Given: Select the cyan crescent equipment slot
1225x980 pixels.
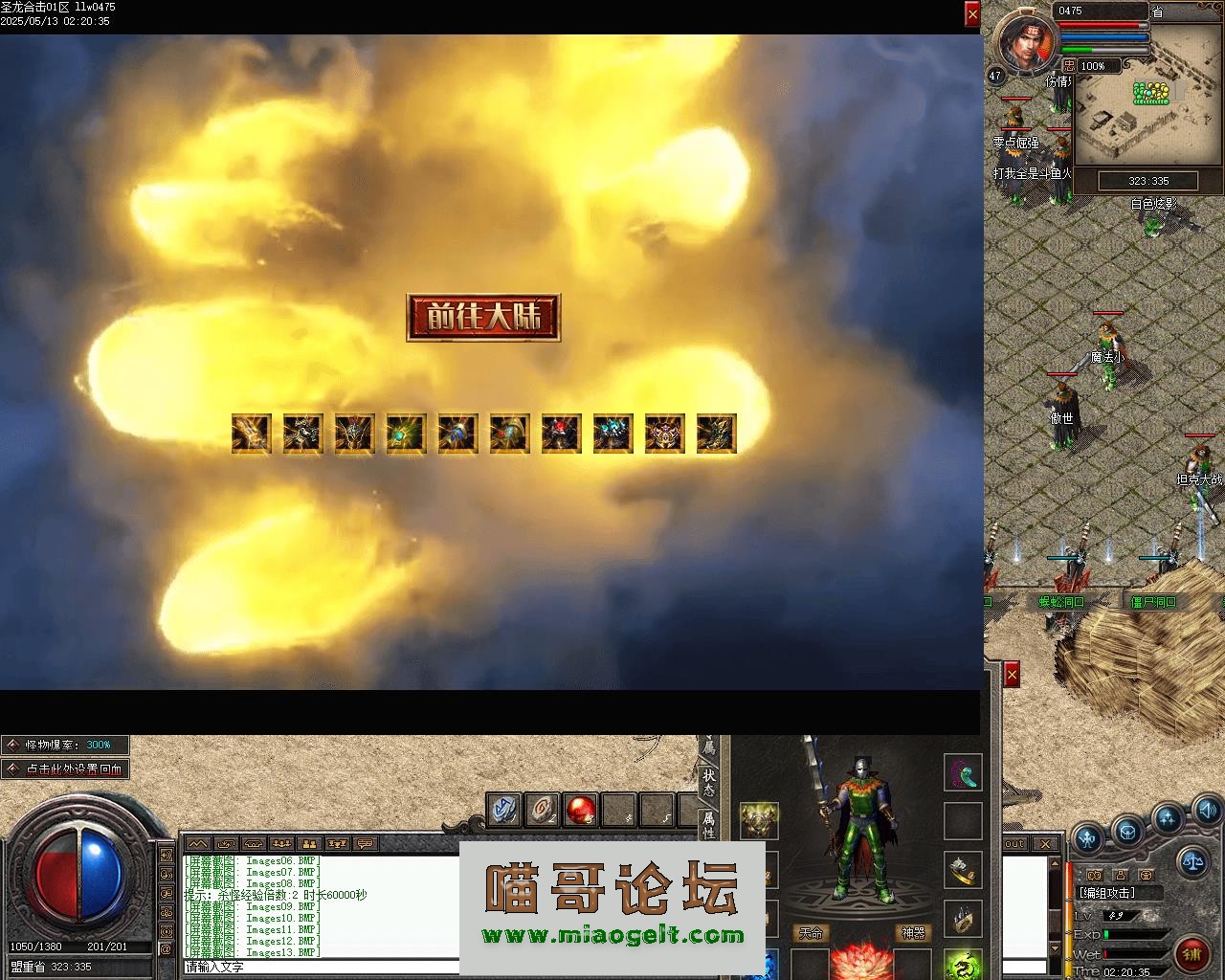Looking at the screenshot, I should click(963, 773).
